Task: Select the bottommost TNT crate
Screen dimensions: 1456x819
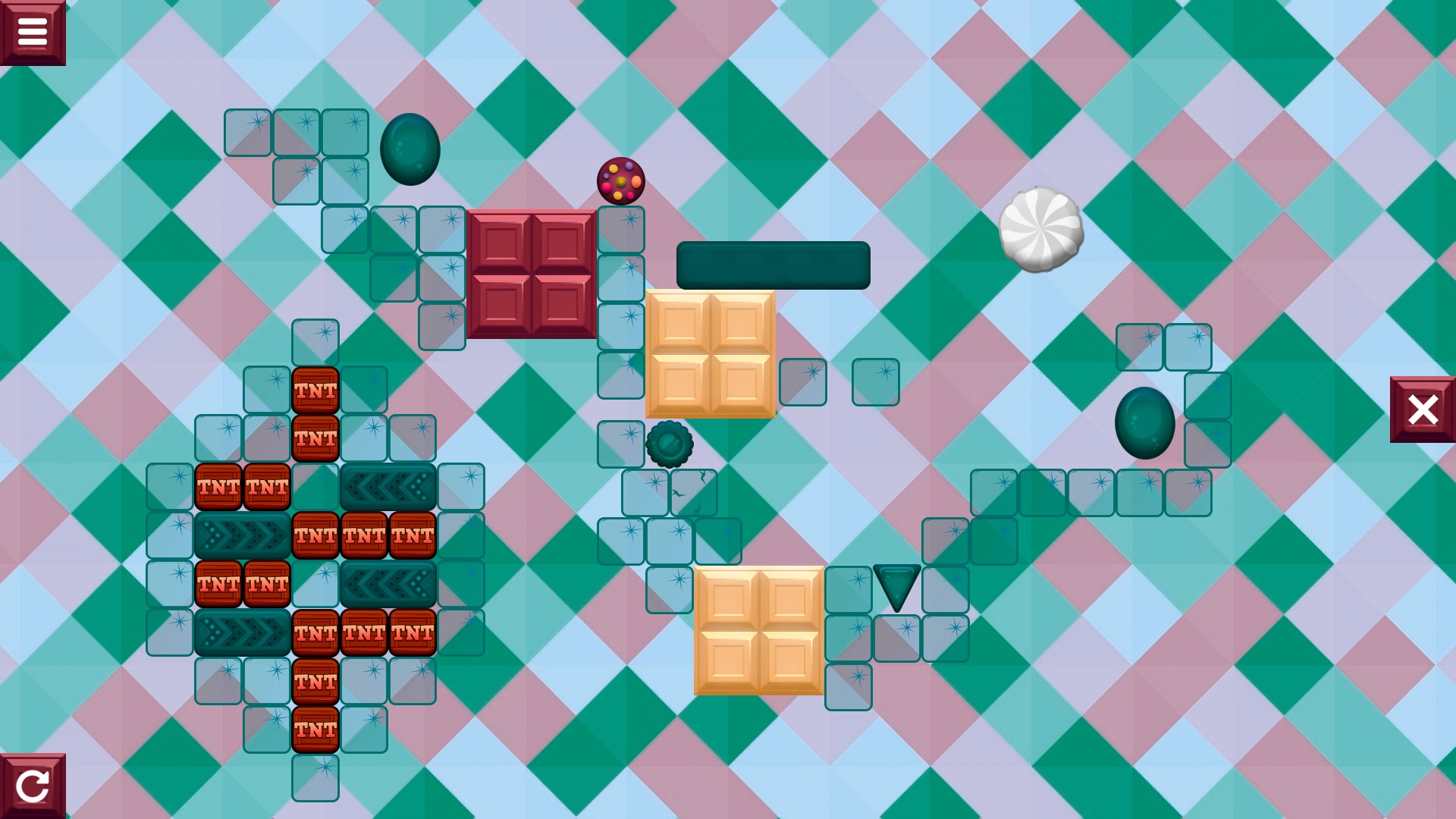Action: coord(315,730)
